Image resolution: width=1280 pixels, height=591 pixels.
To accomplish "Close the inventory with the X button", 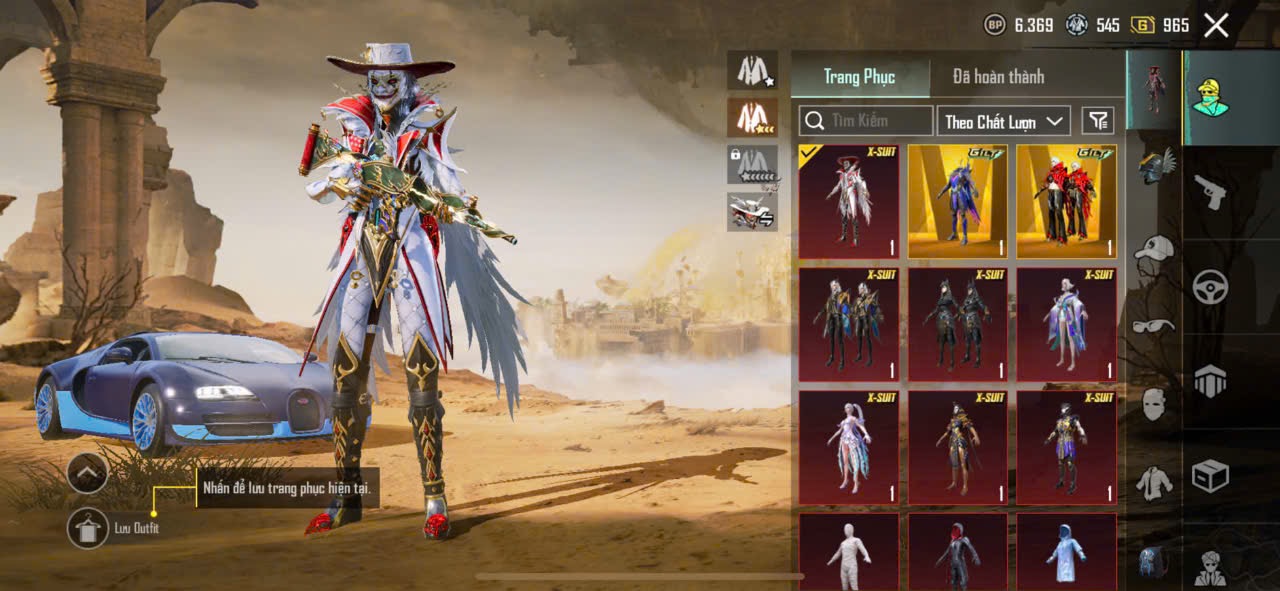I will pyautogui.click(x=1216, y=26).
